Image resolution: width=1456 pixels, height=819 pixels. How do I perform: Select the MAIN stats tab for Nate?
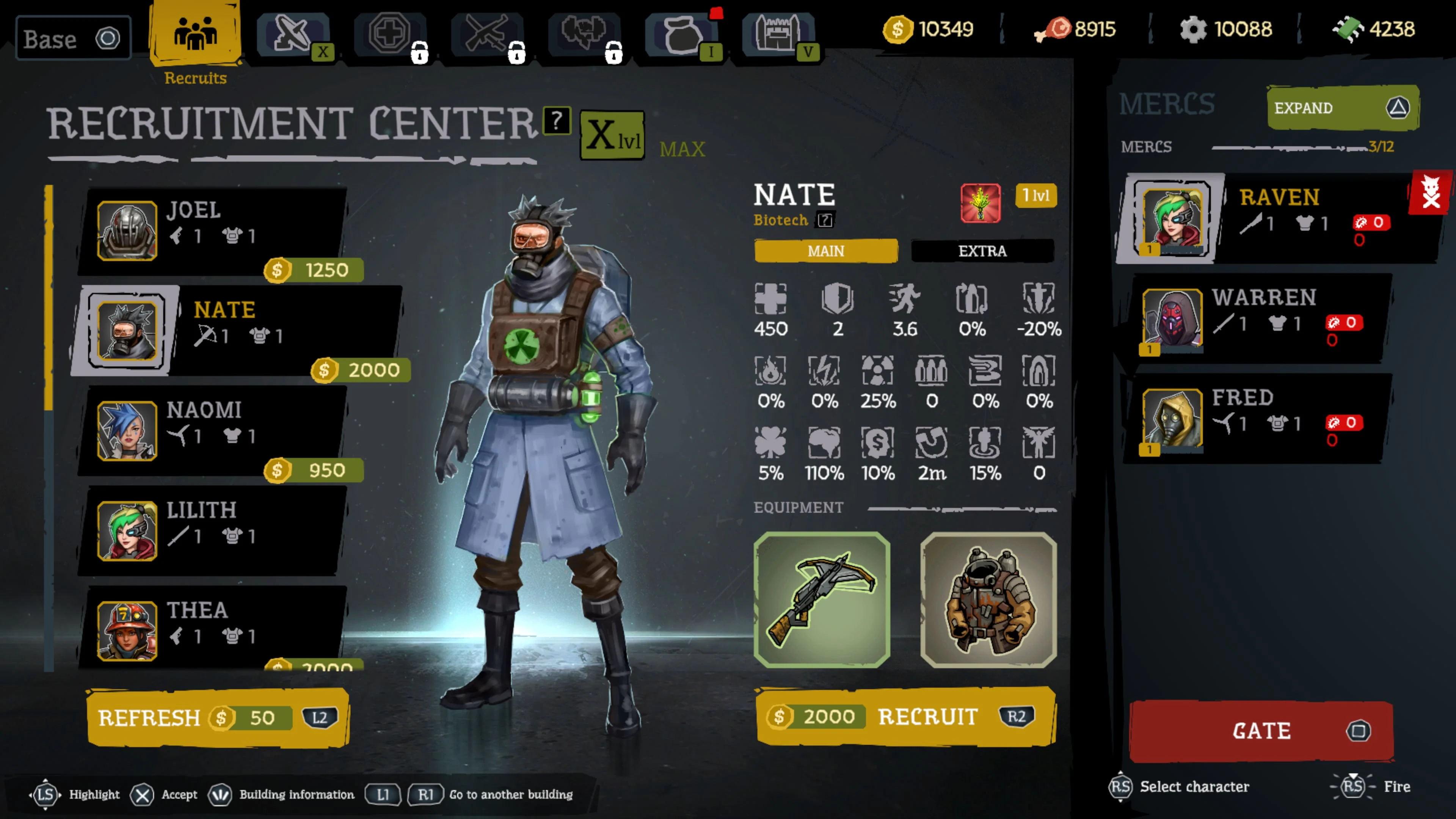pos(826,251)
